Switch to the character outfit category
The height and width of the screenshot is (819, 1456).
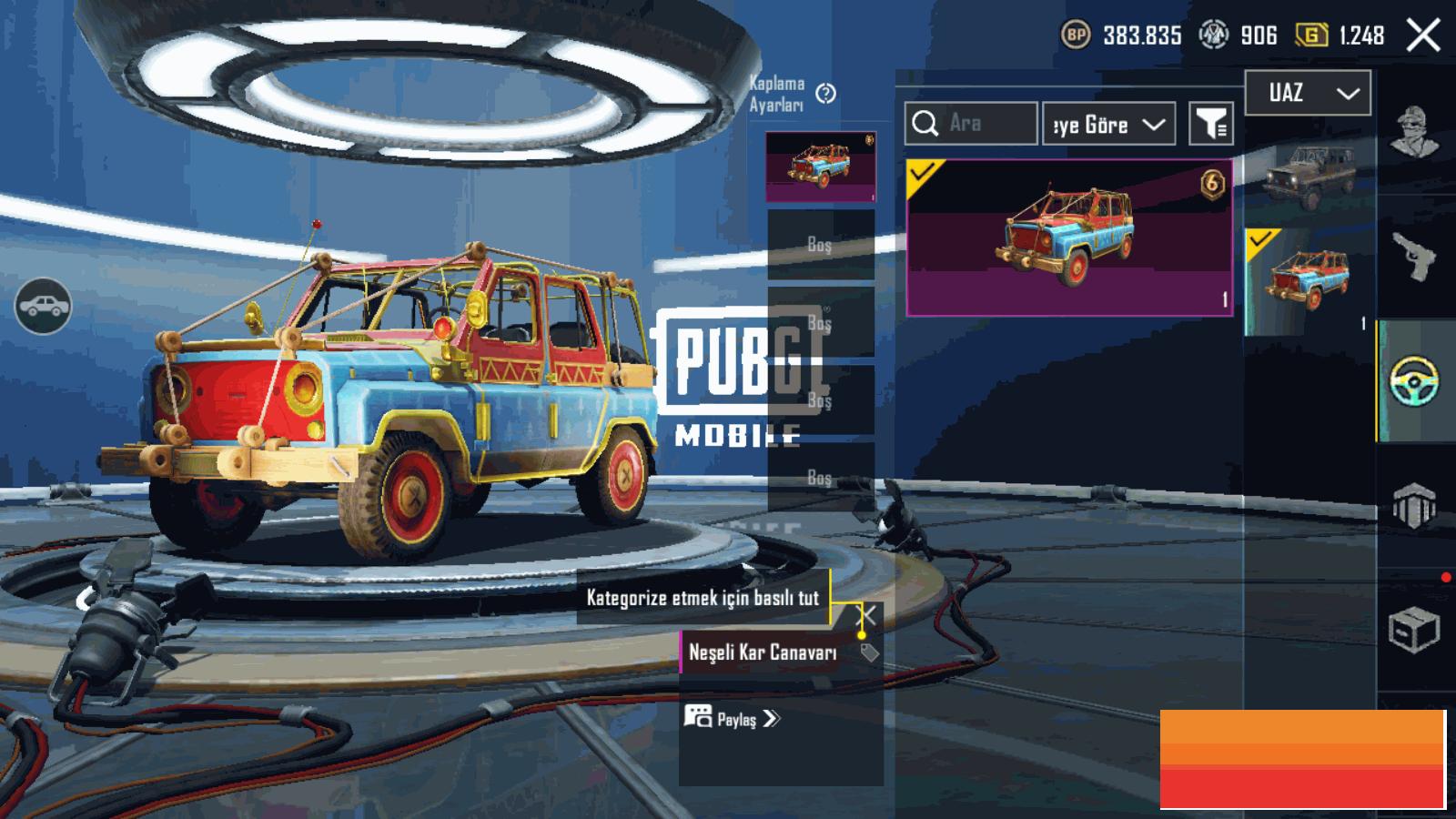pyautogui.click(x=1414, y=132)
